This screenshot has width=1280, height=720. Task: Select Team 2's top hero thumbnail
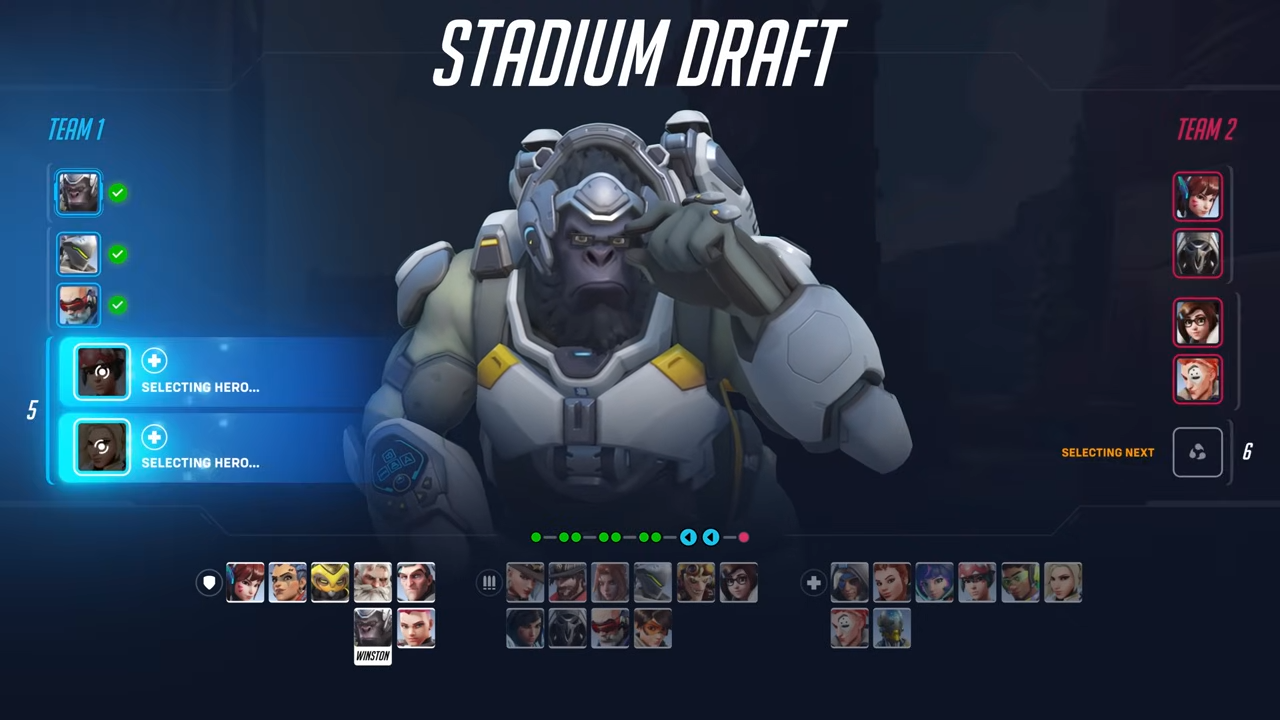(x=1197, y=196)
